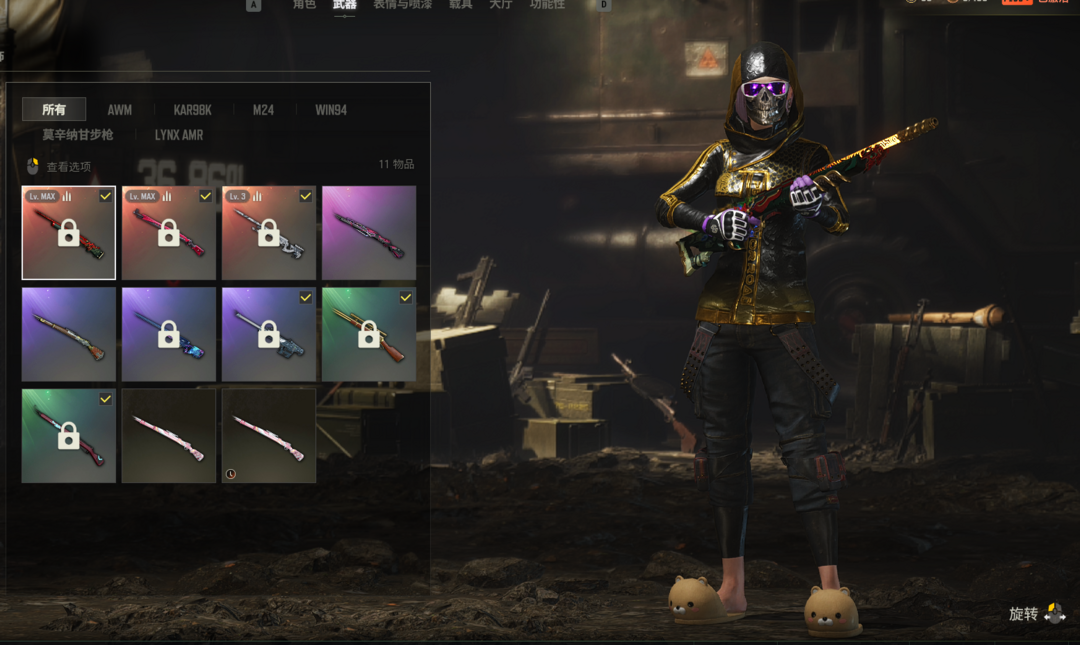Choose the locked blue glowing rifle skin
1080x645 pixels.
point(169,334)
